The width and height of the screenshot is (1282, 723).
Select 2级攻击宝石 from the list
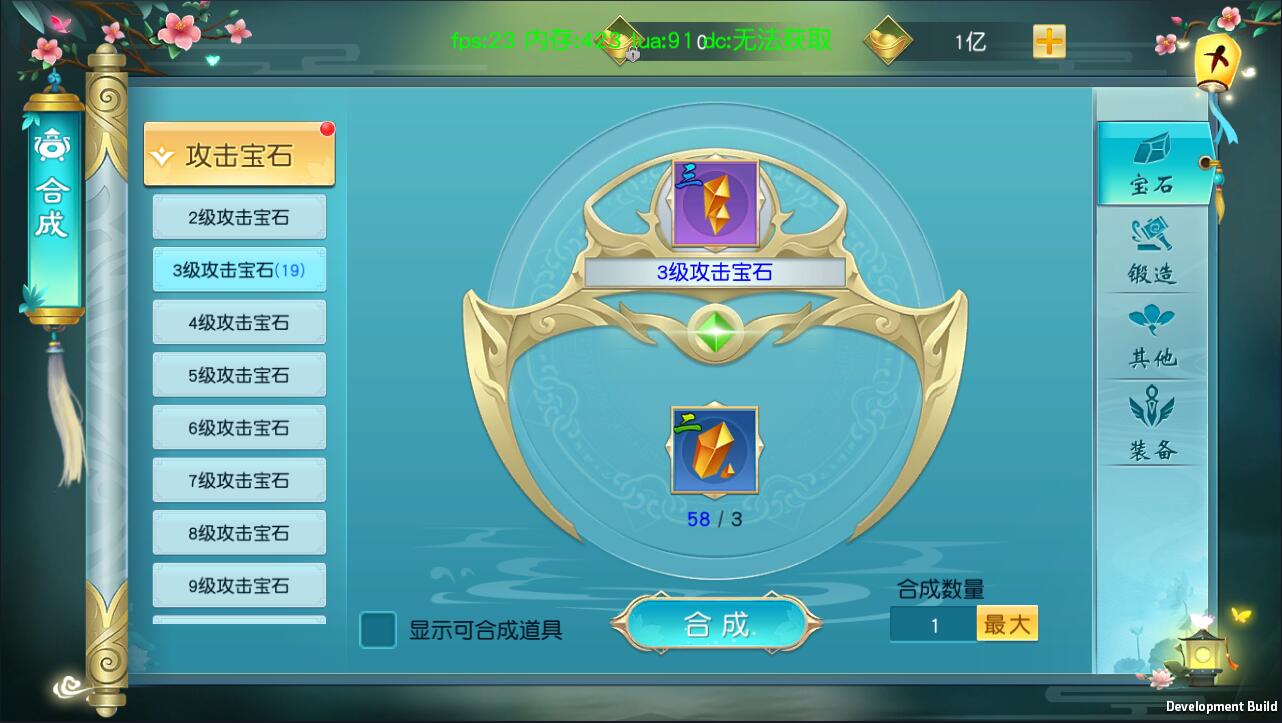[238, 216]
